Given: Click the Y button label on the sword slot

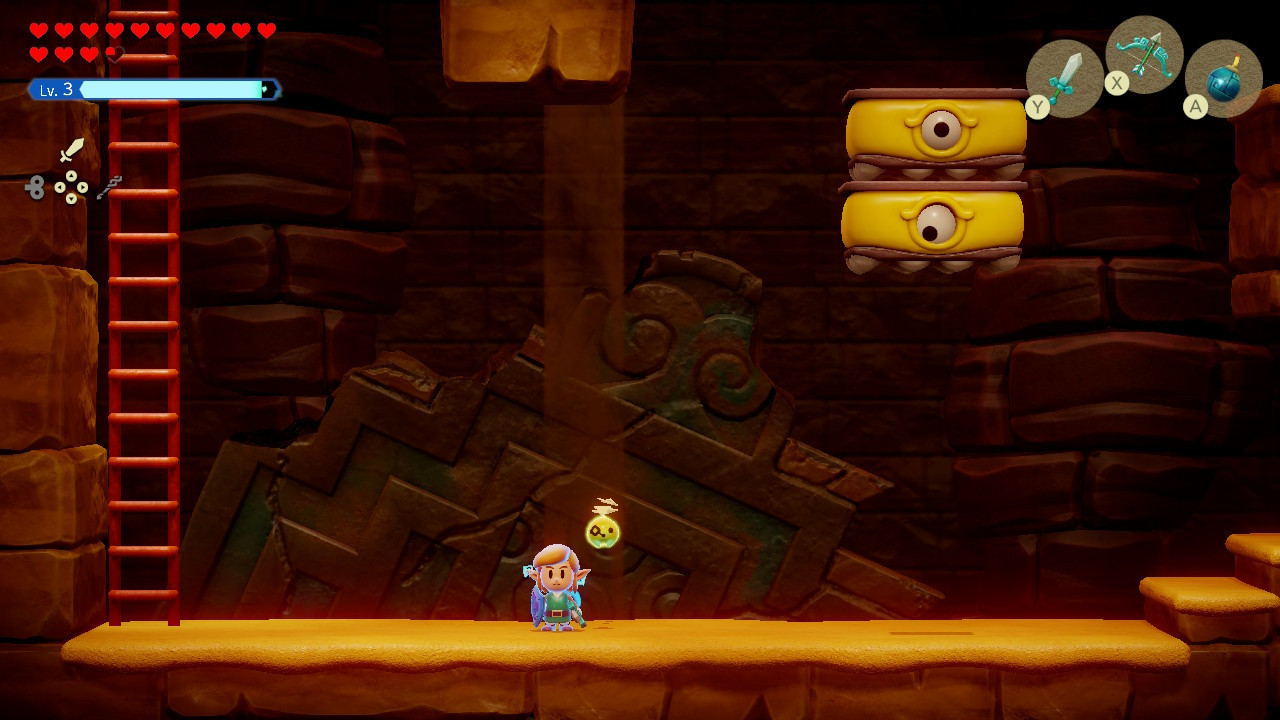Looking at the screenshot, I should click(x=1039, y=104).
